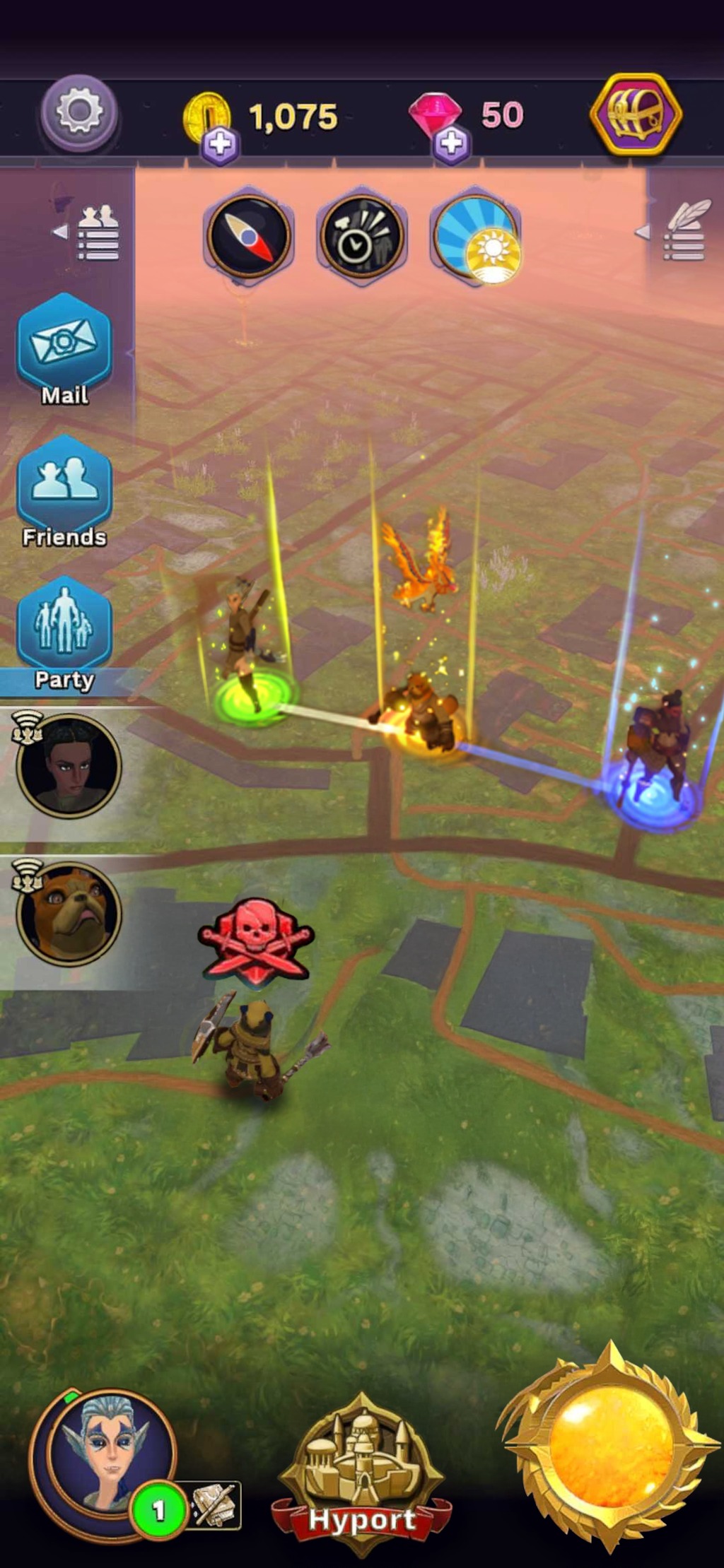Add more gold coins
The height and width of the screenshot is (1568, 724).
pyautogui.click(x=219, y=144)
